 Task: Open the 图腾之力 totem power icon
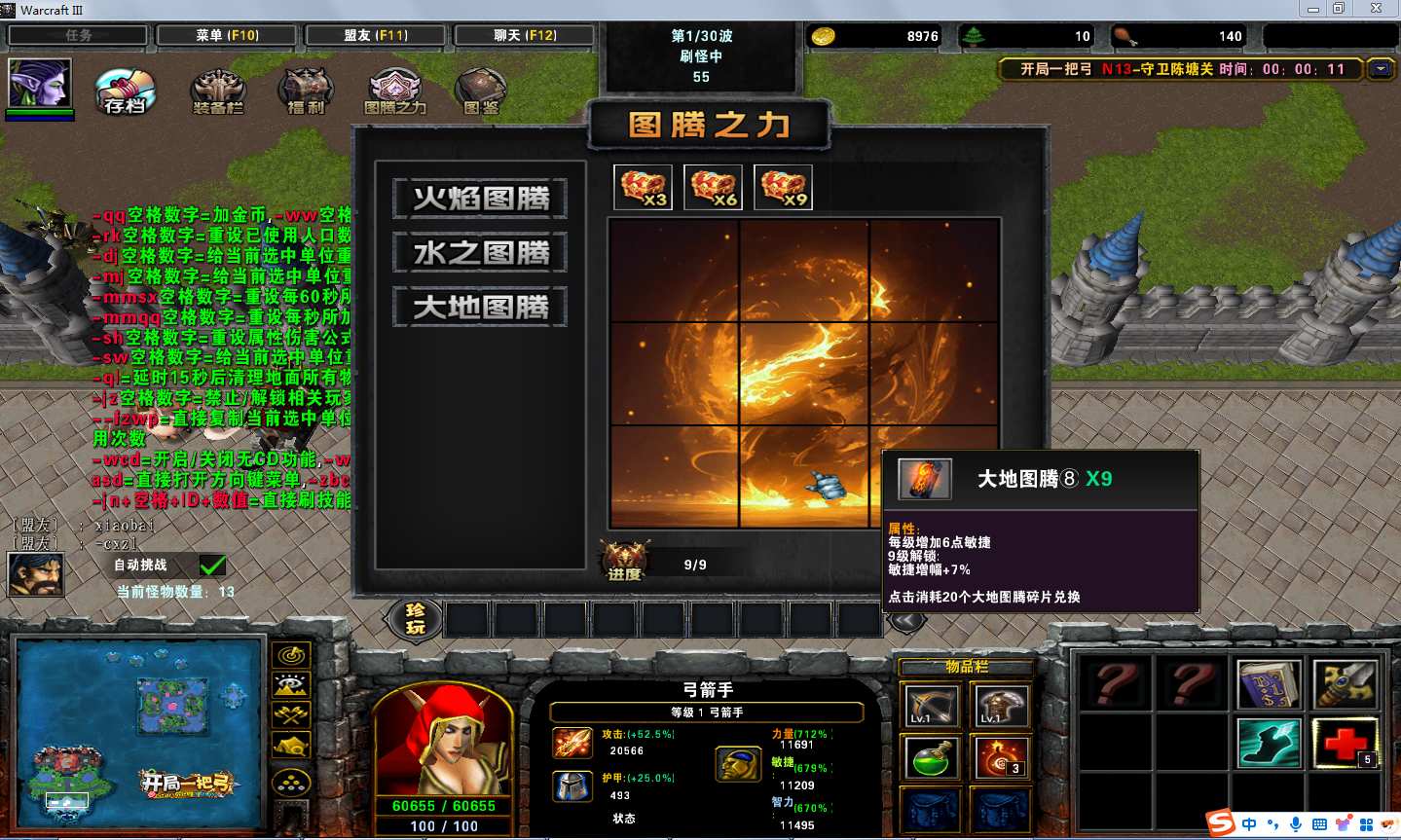click(394, 91)
